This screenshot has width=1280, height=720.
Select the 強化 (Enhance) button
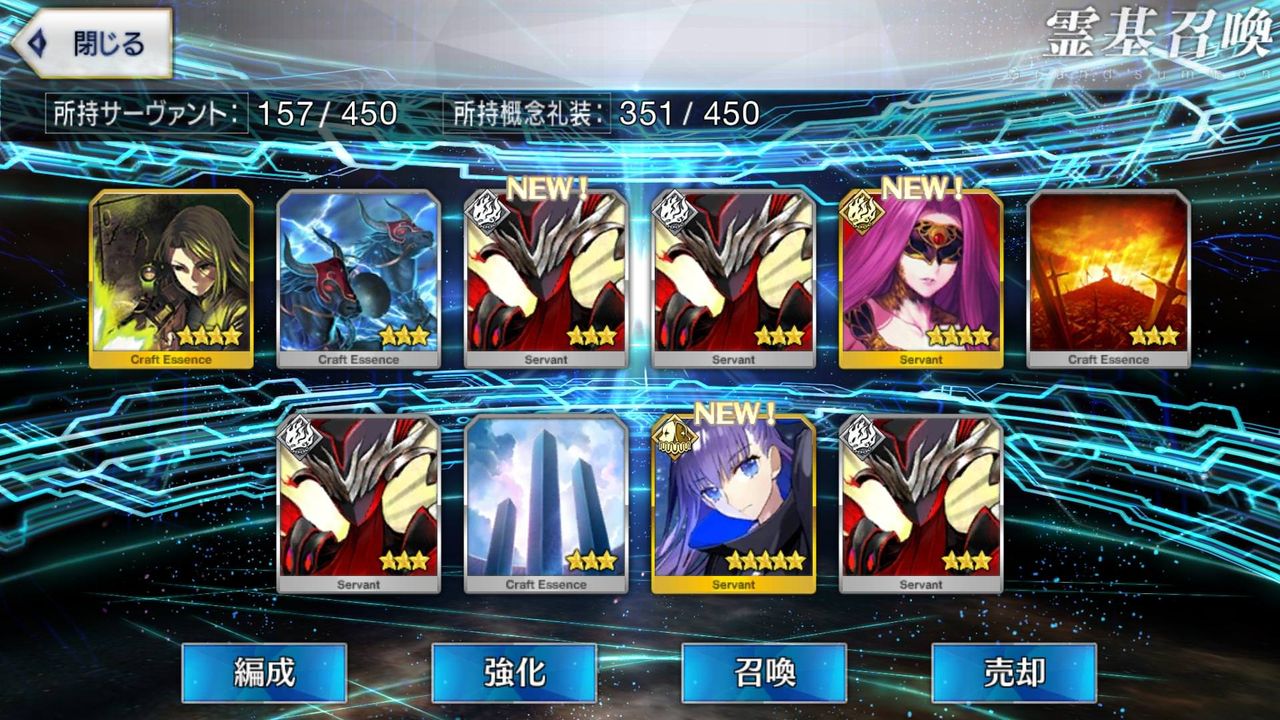coord(514,675)
